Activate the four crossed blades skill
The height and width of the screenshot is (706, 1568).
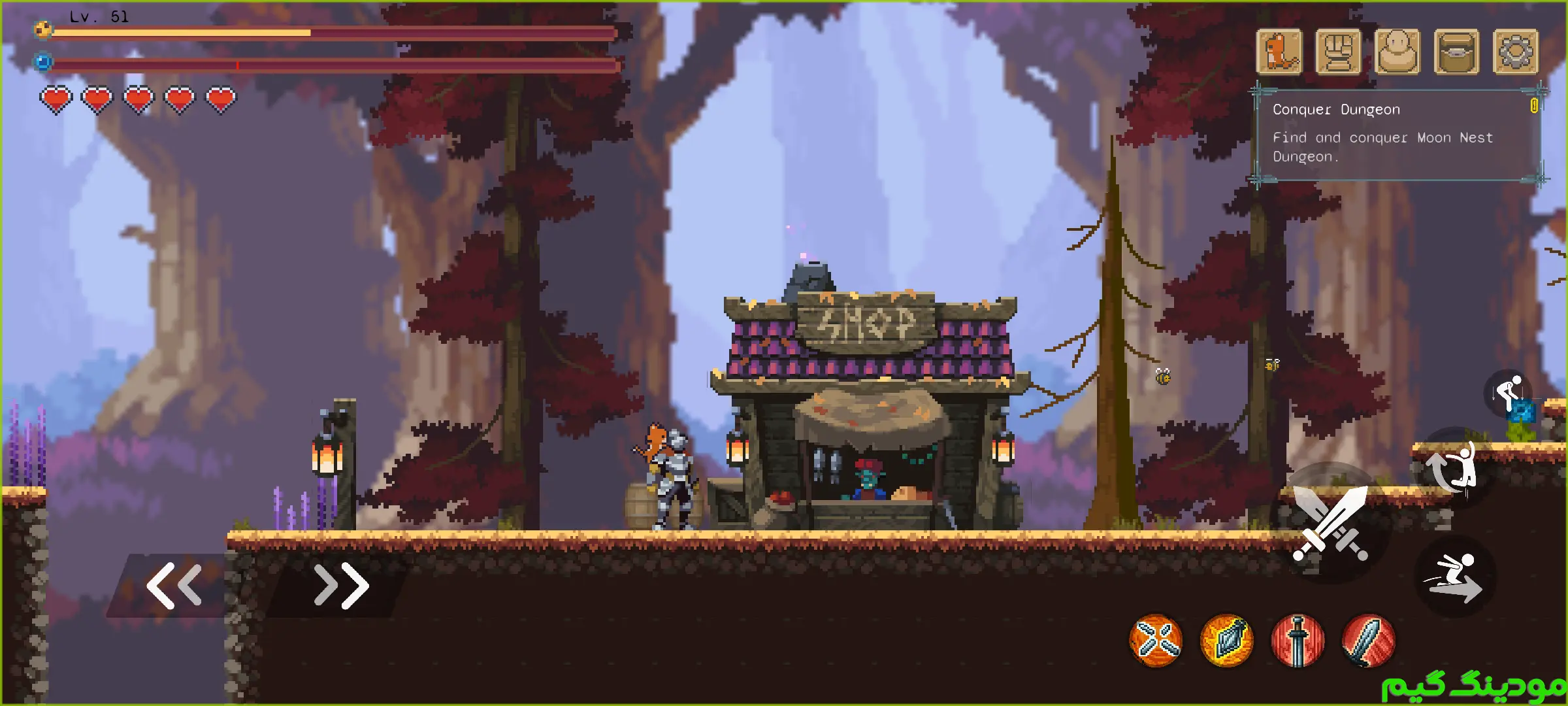click(1156, 641)
